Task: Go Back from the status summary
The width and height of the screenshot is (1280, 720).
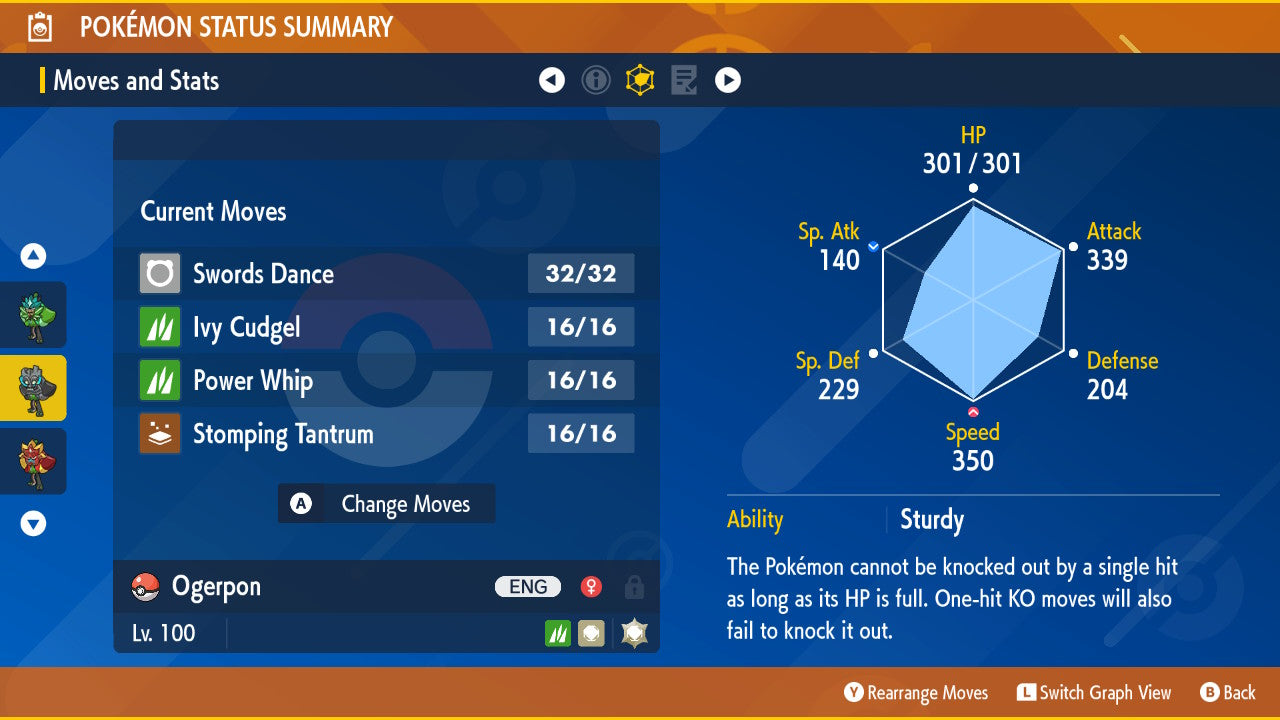Action: click(1228, 693)
